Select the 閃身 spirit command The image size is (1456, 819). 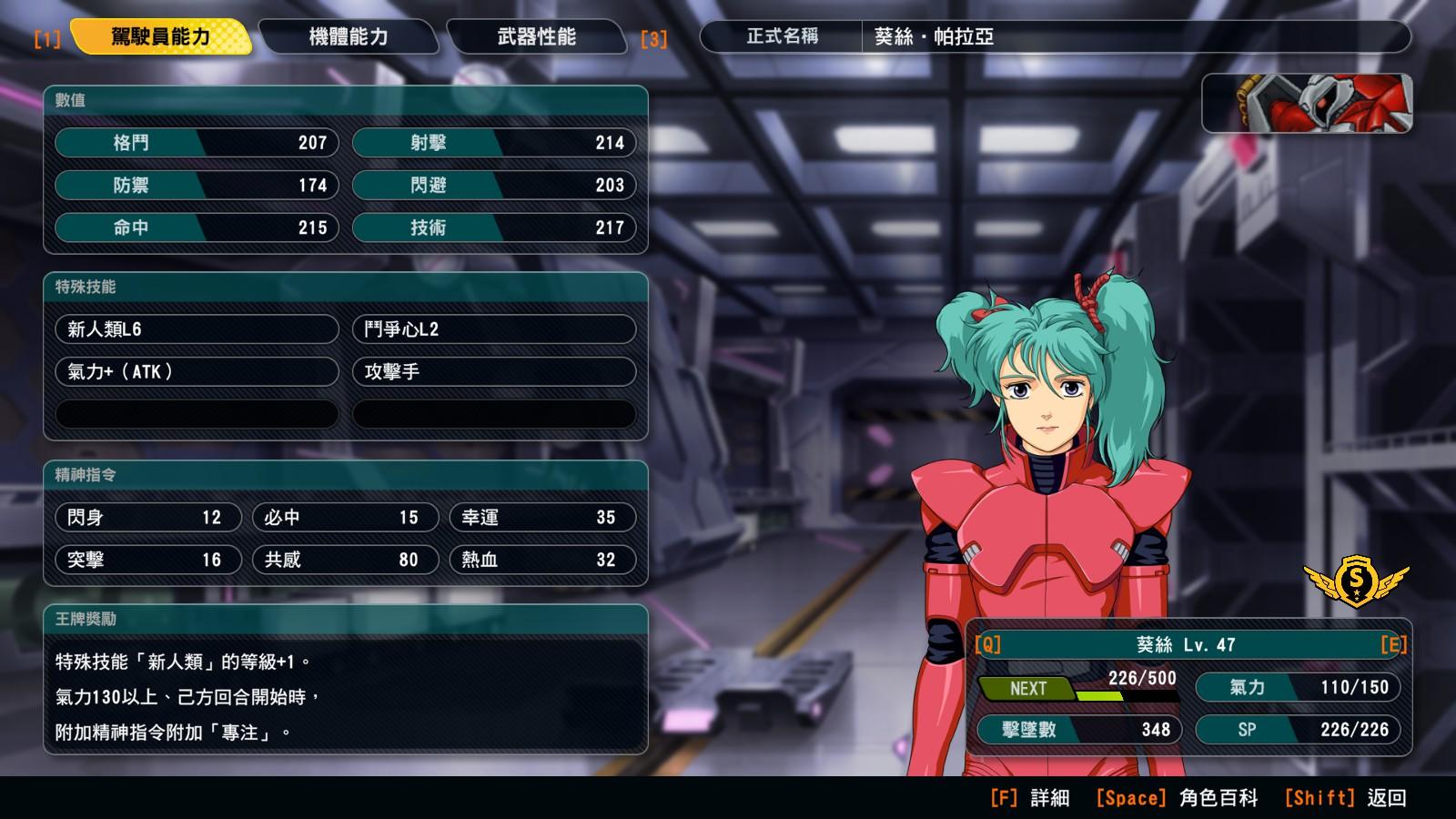point(147,518)
